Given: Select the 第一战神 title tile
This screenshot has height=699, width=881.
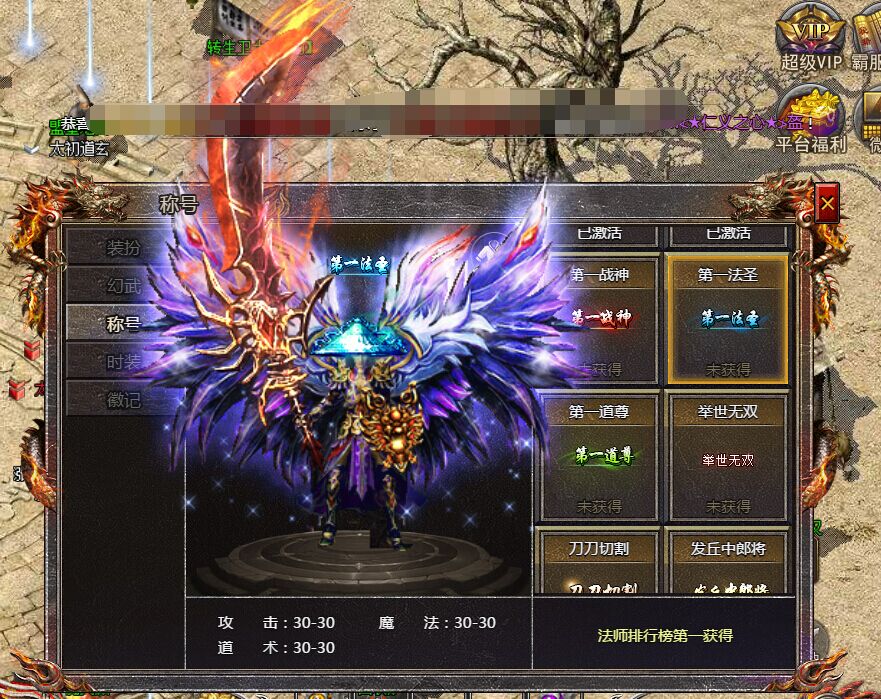Looking at the screenshot, I should pyautogui.click(x=600, y=320).
